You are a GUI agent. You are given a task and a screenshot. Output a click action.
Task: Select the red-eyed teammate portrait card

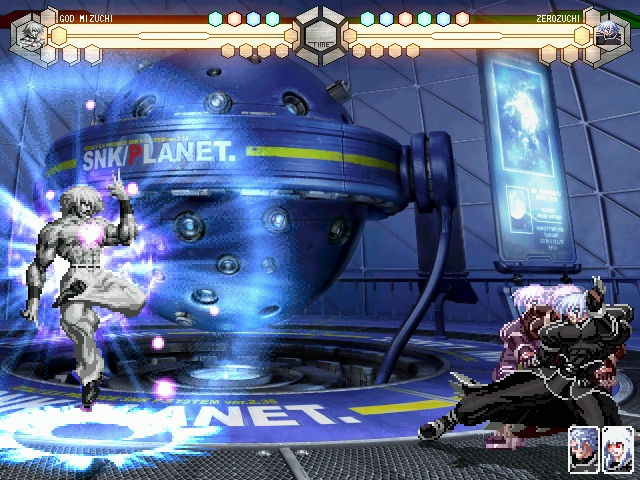pyautogui.click(x=618, y=450)
